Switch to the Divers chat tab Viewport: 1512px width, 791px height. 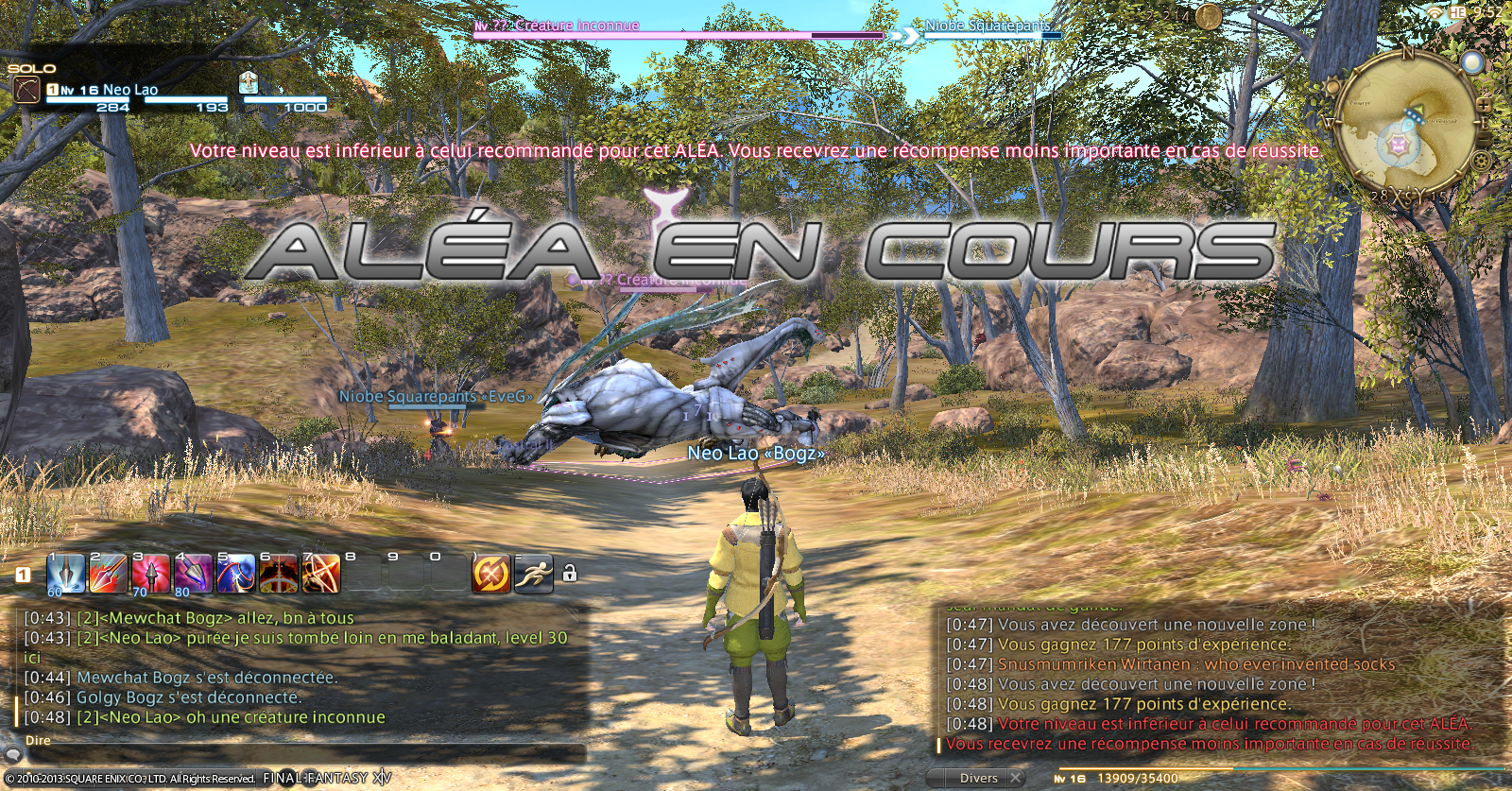pos(978,778)
